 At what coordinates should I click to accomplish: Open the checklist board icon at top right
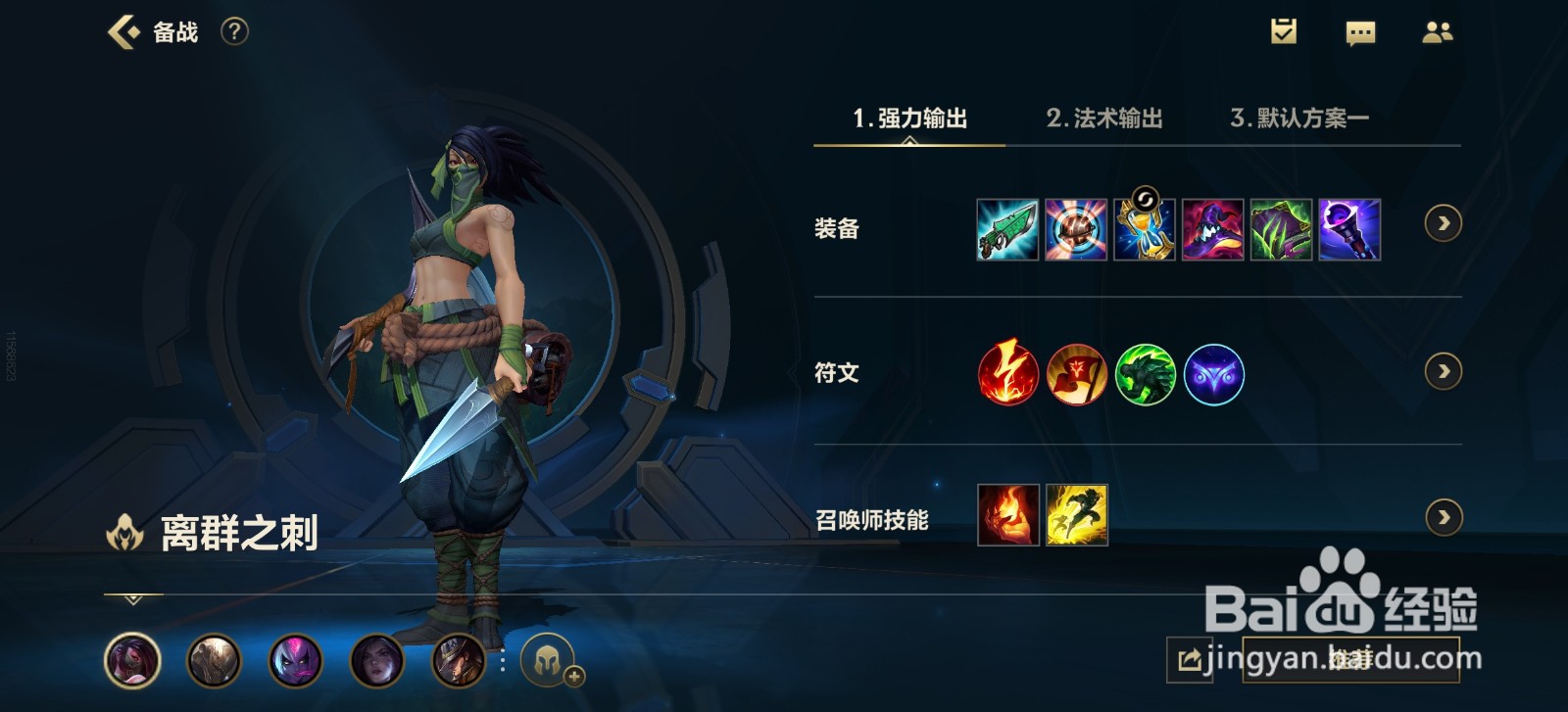coord(1285,31)
